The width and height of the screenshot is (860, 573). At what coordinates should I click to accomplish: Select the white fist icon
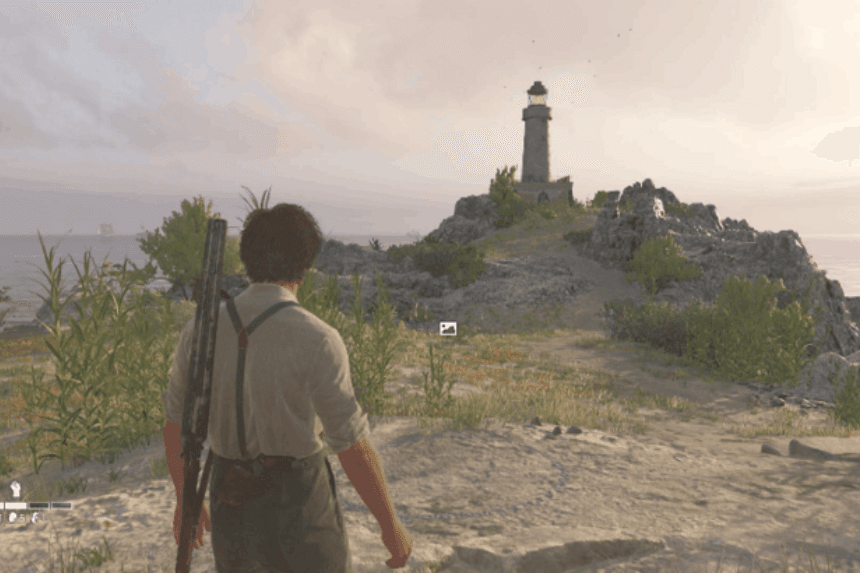pos(16,489)
